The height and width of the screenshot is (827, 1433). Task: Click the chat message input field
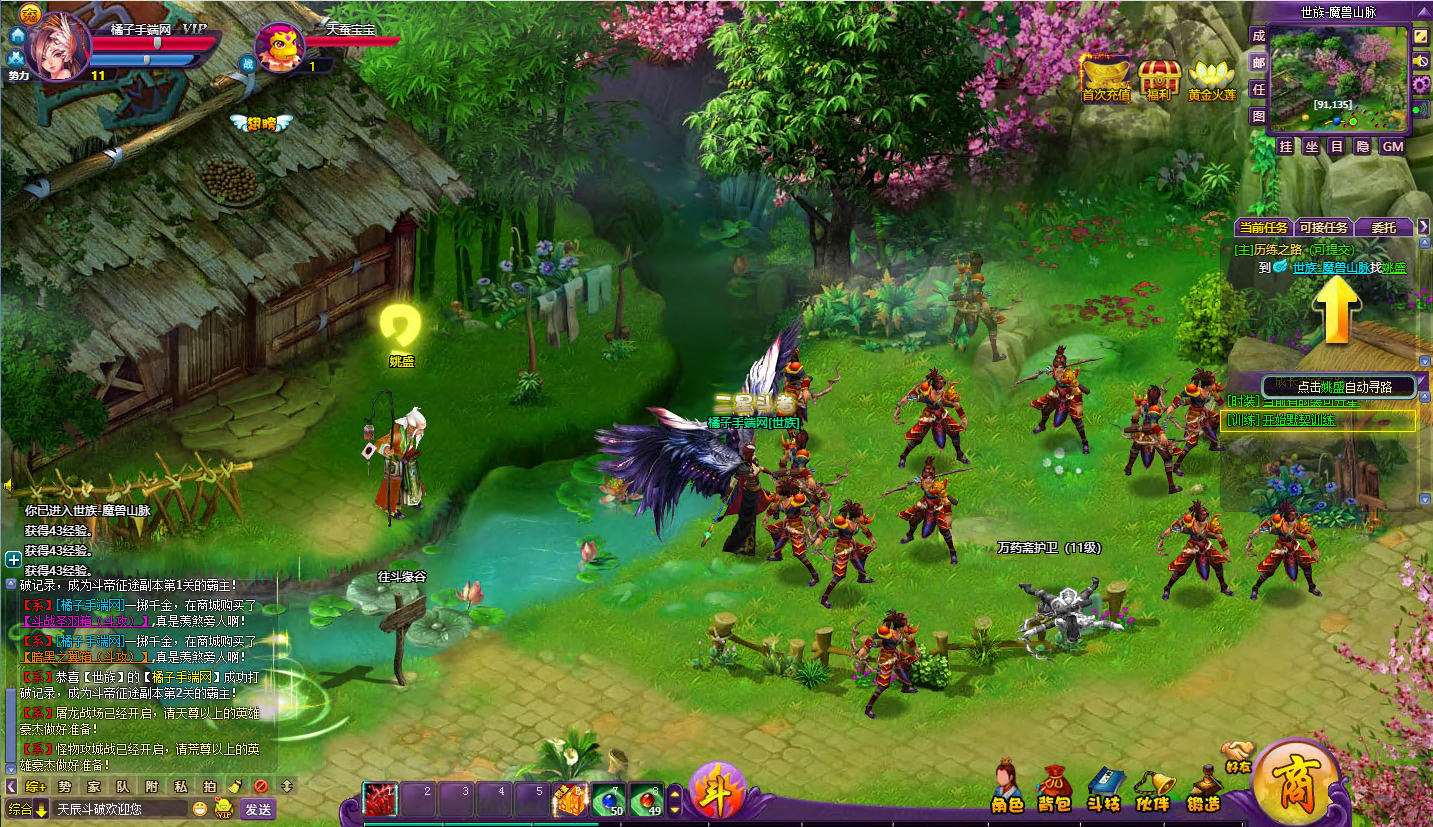(120, 809)
